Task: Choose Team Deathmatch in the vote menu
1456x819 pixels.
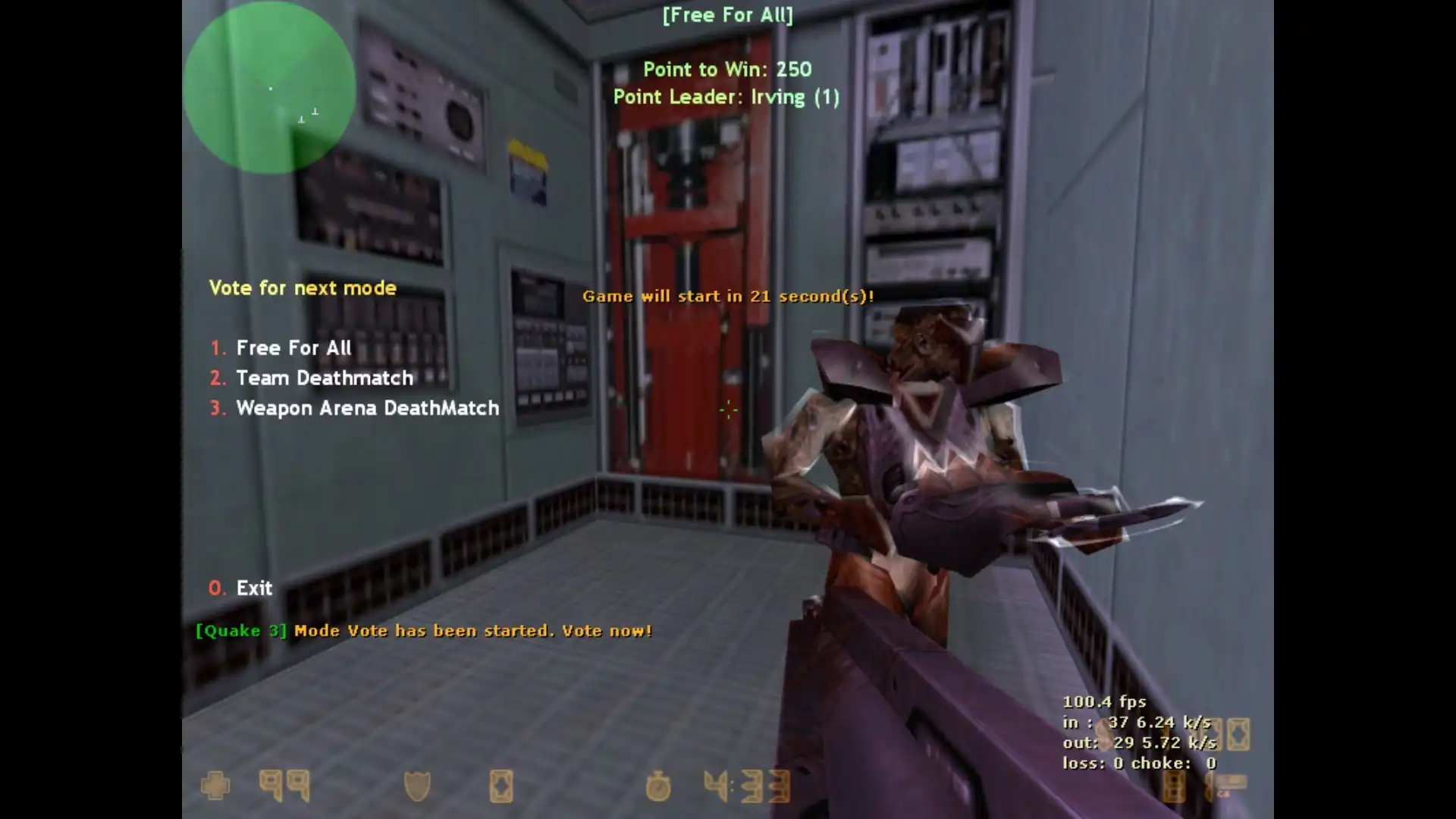Action: [x=324, y=378]
